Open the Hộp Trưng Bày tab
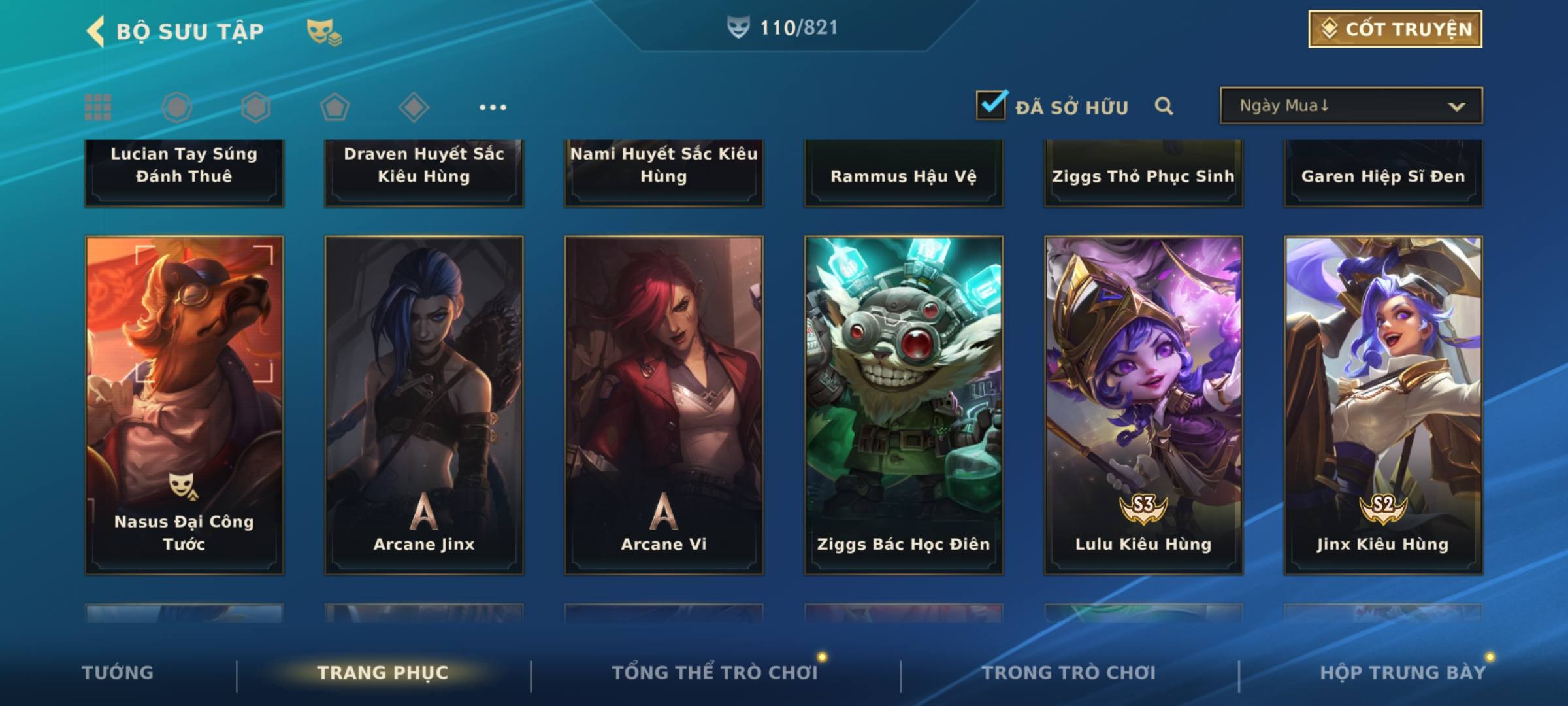 (x=1403, y=673)
